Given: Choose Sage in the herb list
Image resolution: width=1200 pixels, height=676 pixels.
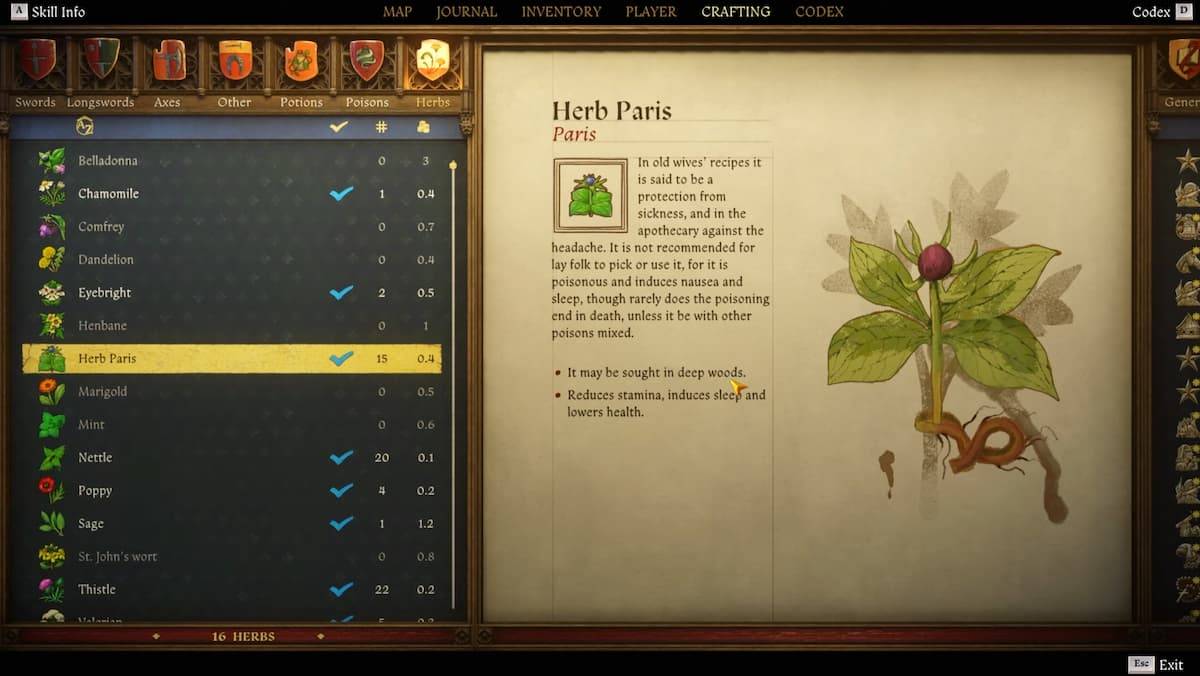Looking at the screenshot, I should point(91,523).
